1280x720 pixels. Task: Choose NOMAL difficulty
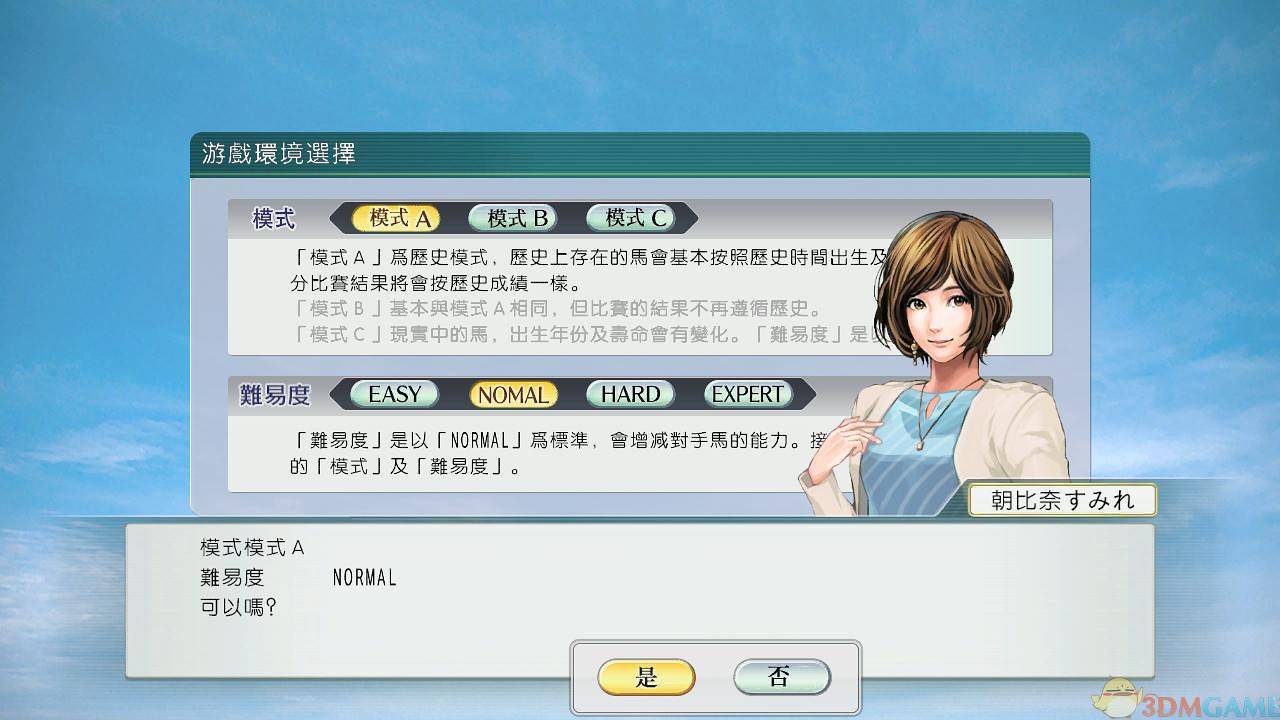coord(512,394)
